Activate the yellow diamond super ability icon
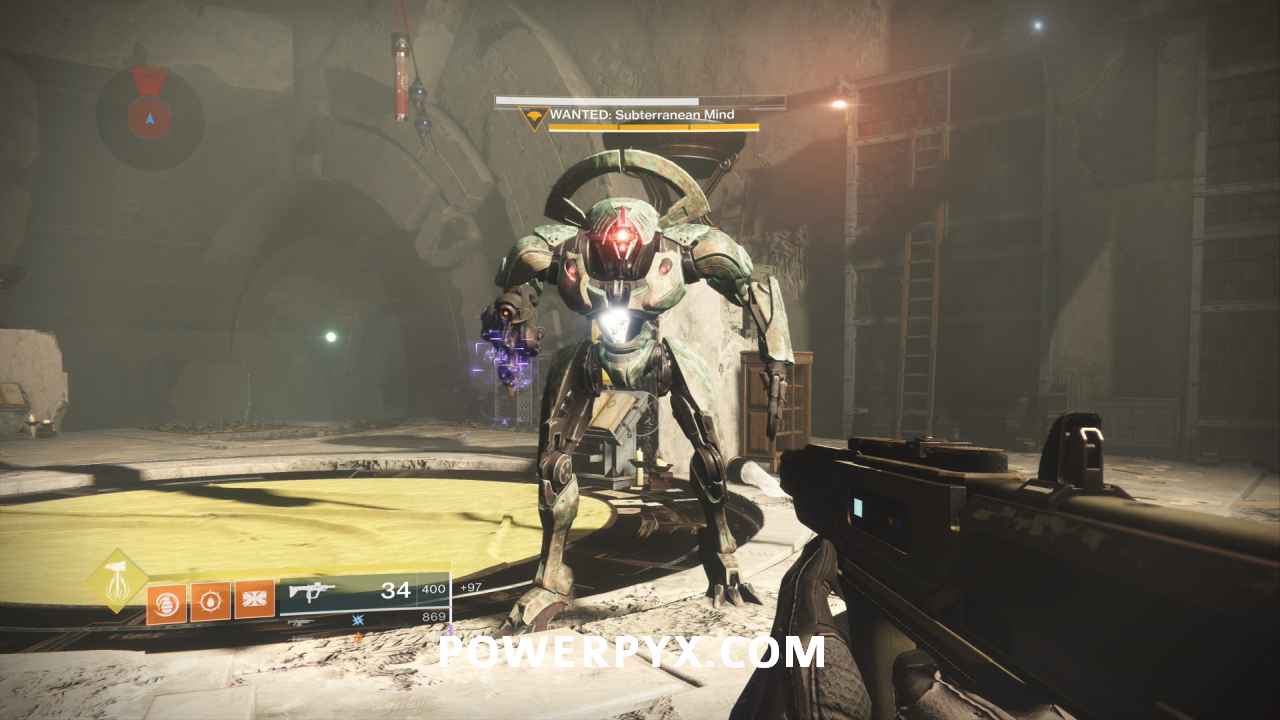This screenshot has width=1280, height=720. [x=118, y=582]
